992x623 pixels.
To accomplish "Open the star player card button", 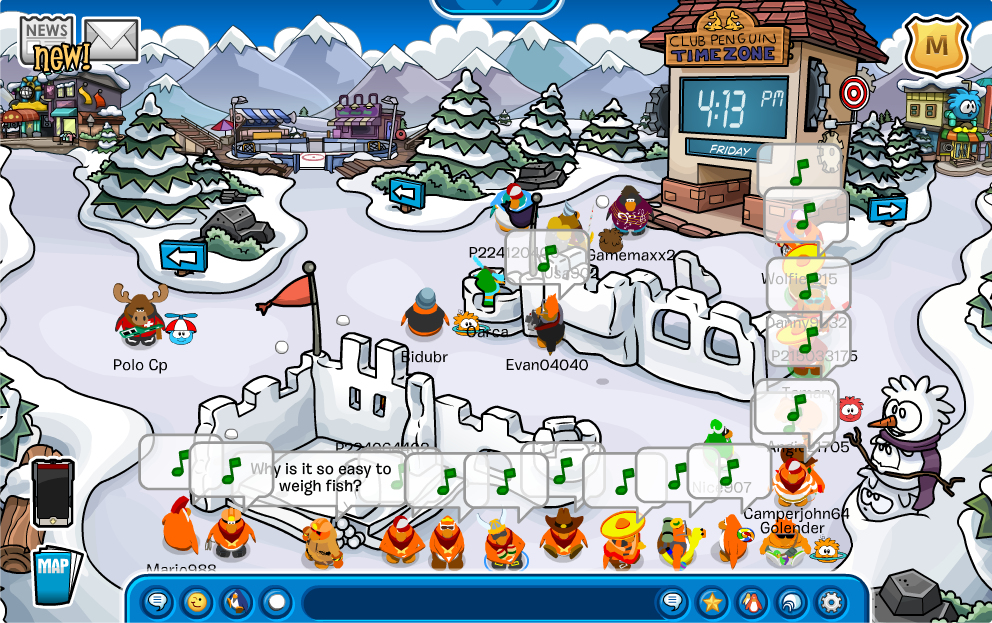I will 712,602.
